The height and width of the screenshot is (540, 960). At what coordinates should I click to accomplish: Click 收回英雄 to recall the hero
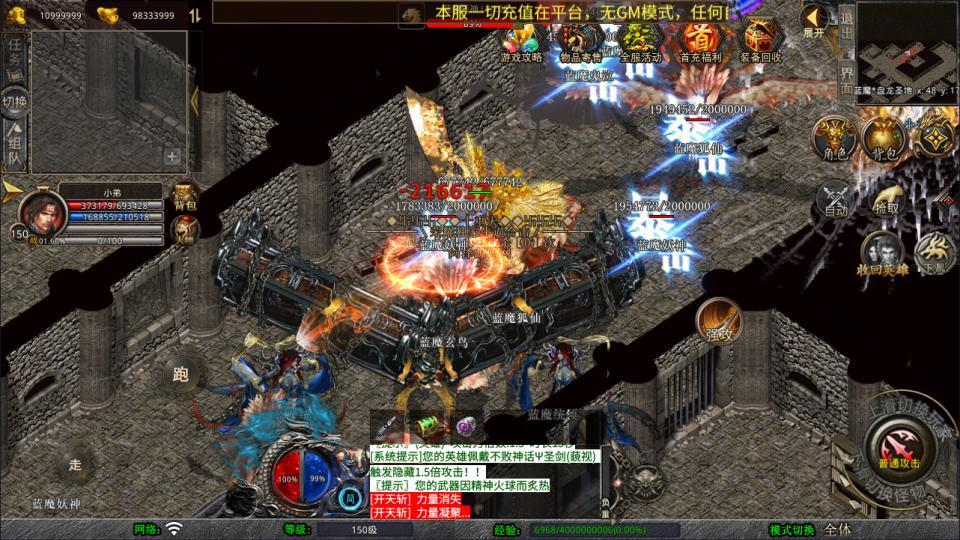point(880,252)
